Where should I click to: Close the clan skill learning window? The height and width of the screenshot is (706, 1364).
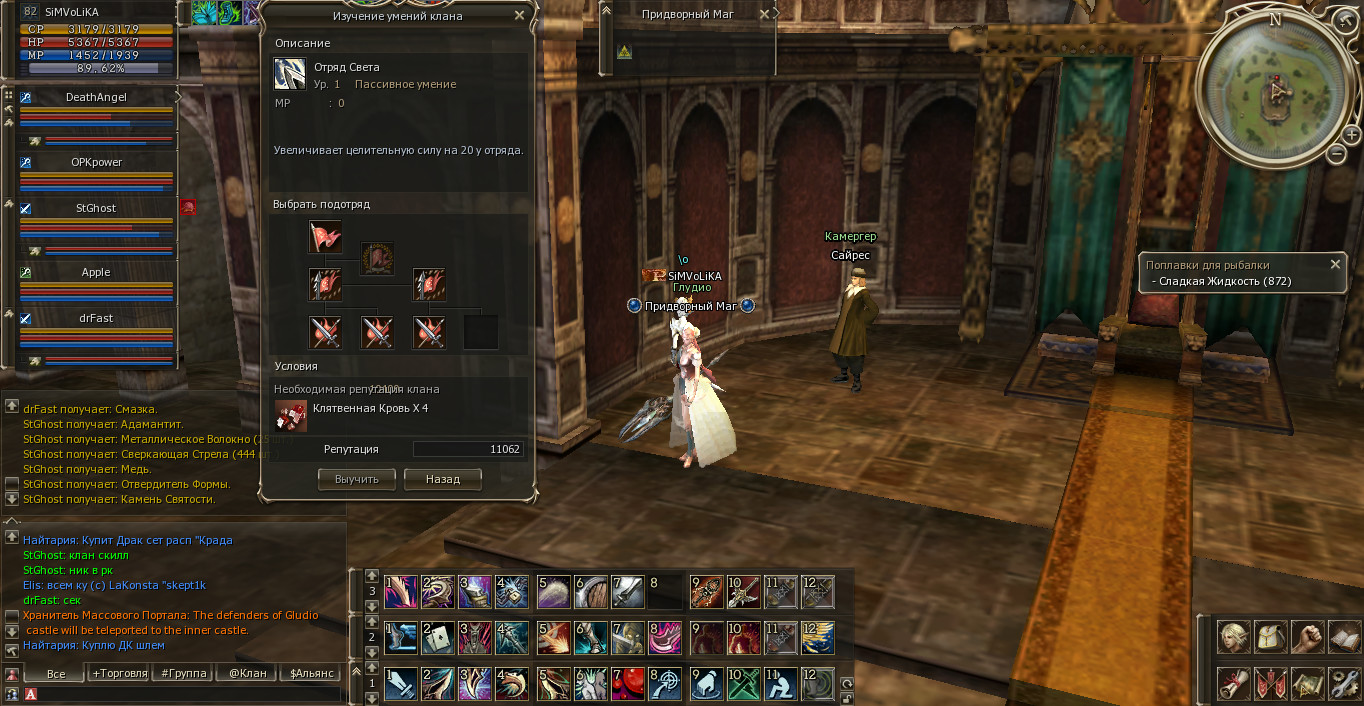pos(519,15)
